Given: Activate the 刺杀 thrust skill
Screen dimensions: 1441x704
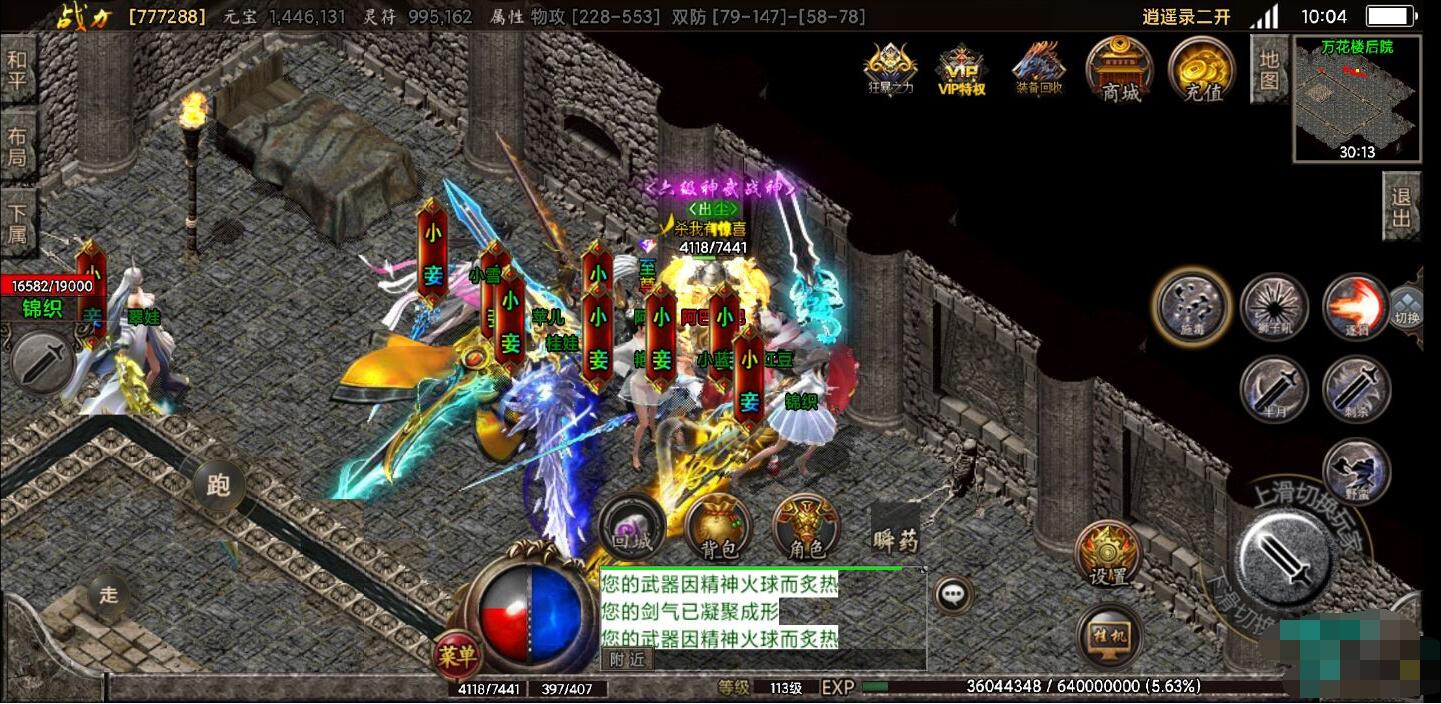Looking at the screenshot, I should [1355, 388].
